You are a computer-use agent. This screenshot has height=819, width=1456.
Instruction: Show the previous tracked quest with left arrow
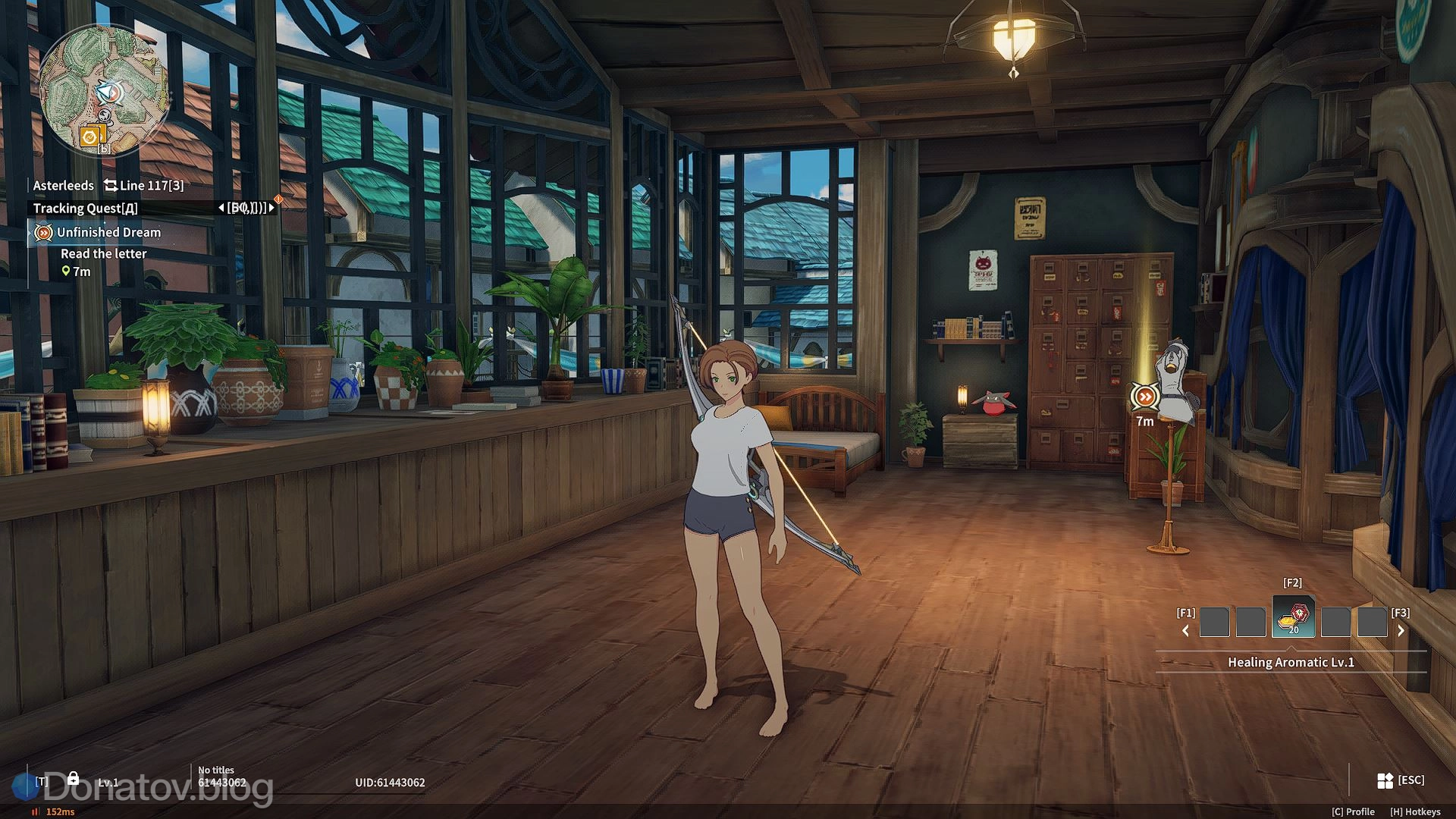tap(221, 208)
